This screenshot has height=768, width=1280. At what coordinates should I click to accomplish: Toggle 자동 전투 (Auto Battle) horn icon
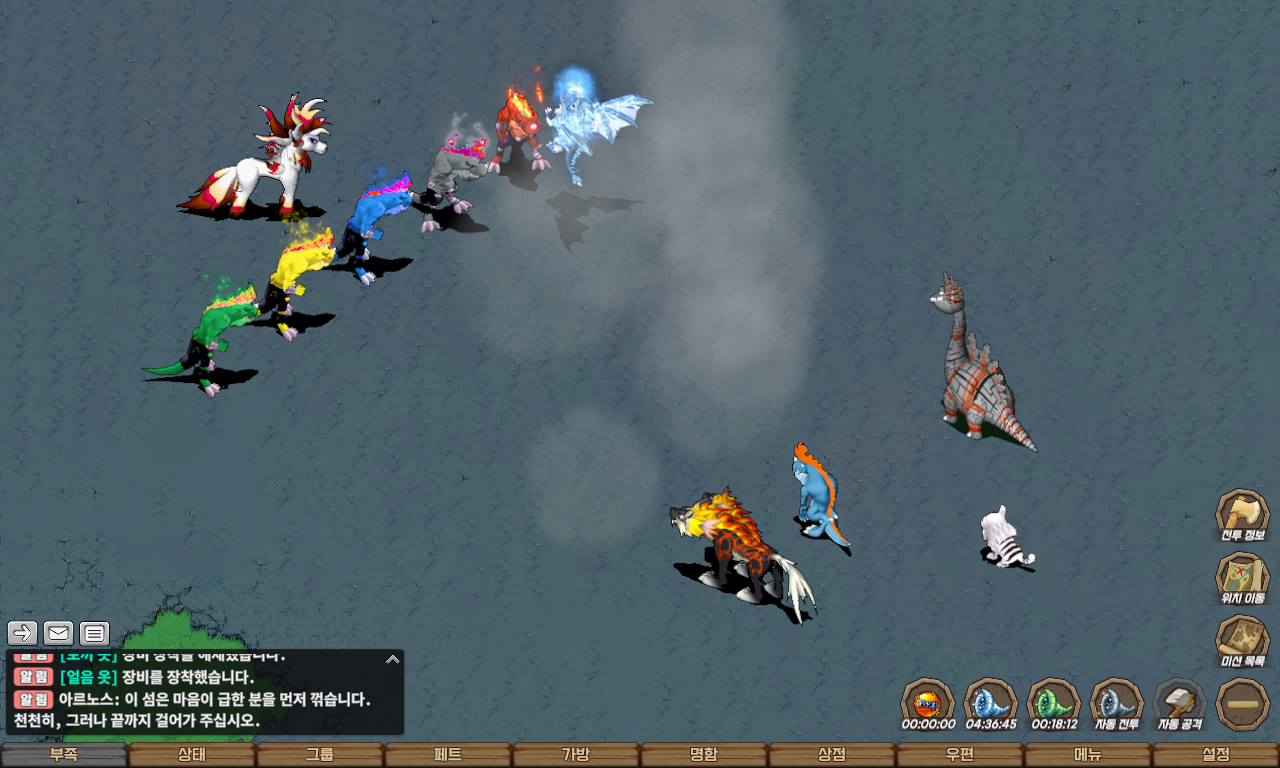pyautogui.click(x=1116, y=702)
